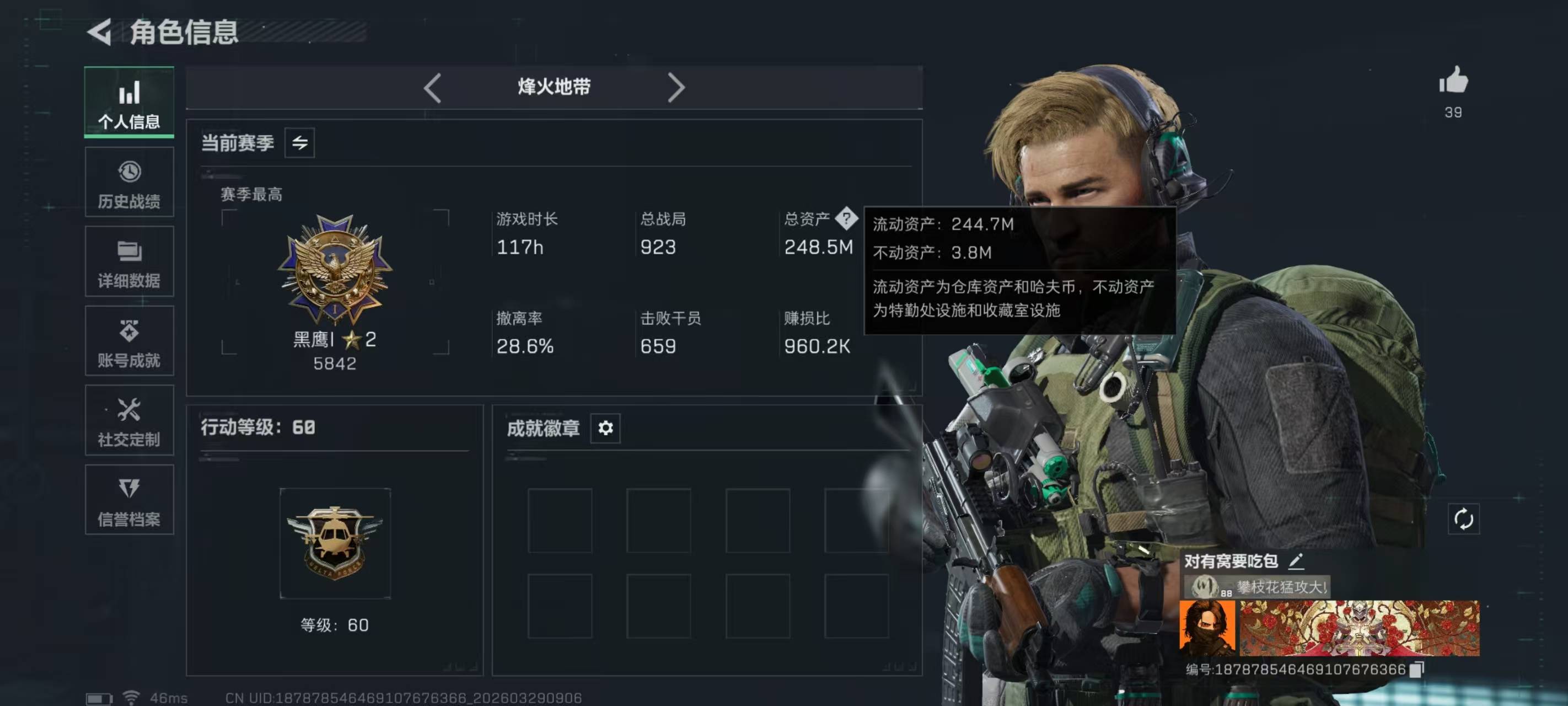Switch to previous game mode with left arrow
The image size is (1568, 706).
click(432, 88)
